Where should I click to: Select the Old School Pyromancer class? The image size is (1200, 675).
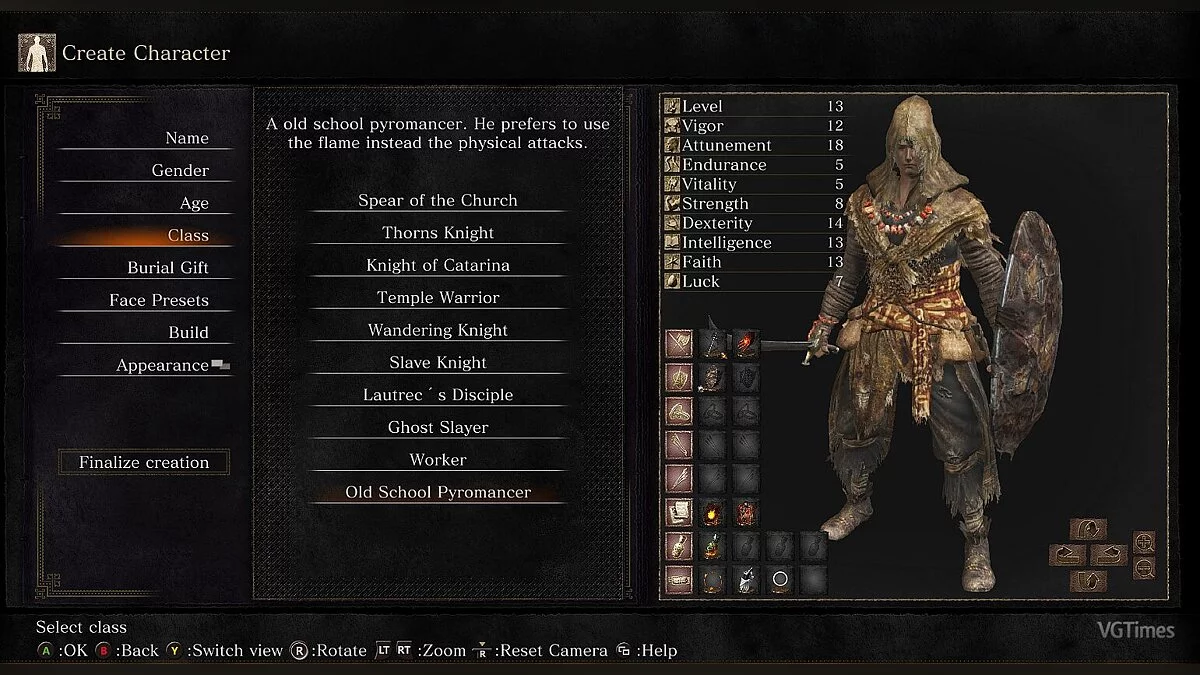[438, 492]
